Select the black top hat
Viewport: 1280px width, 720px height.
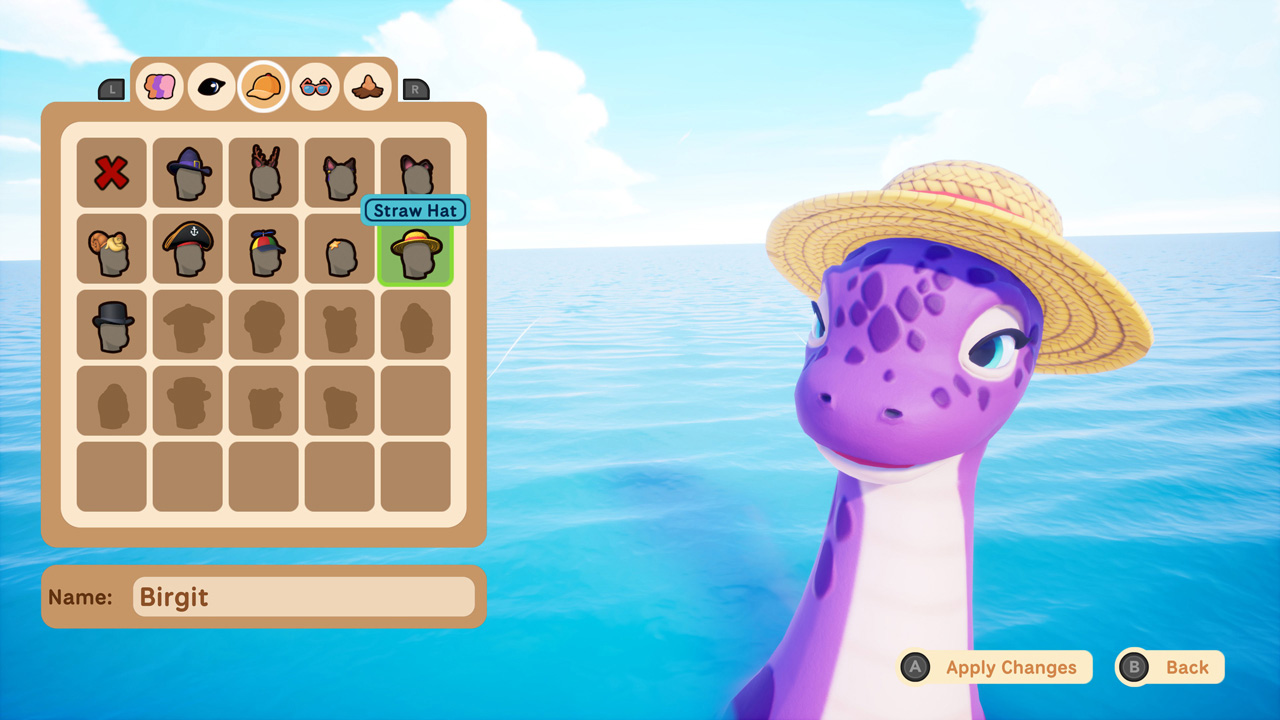(x=111, y=324)
